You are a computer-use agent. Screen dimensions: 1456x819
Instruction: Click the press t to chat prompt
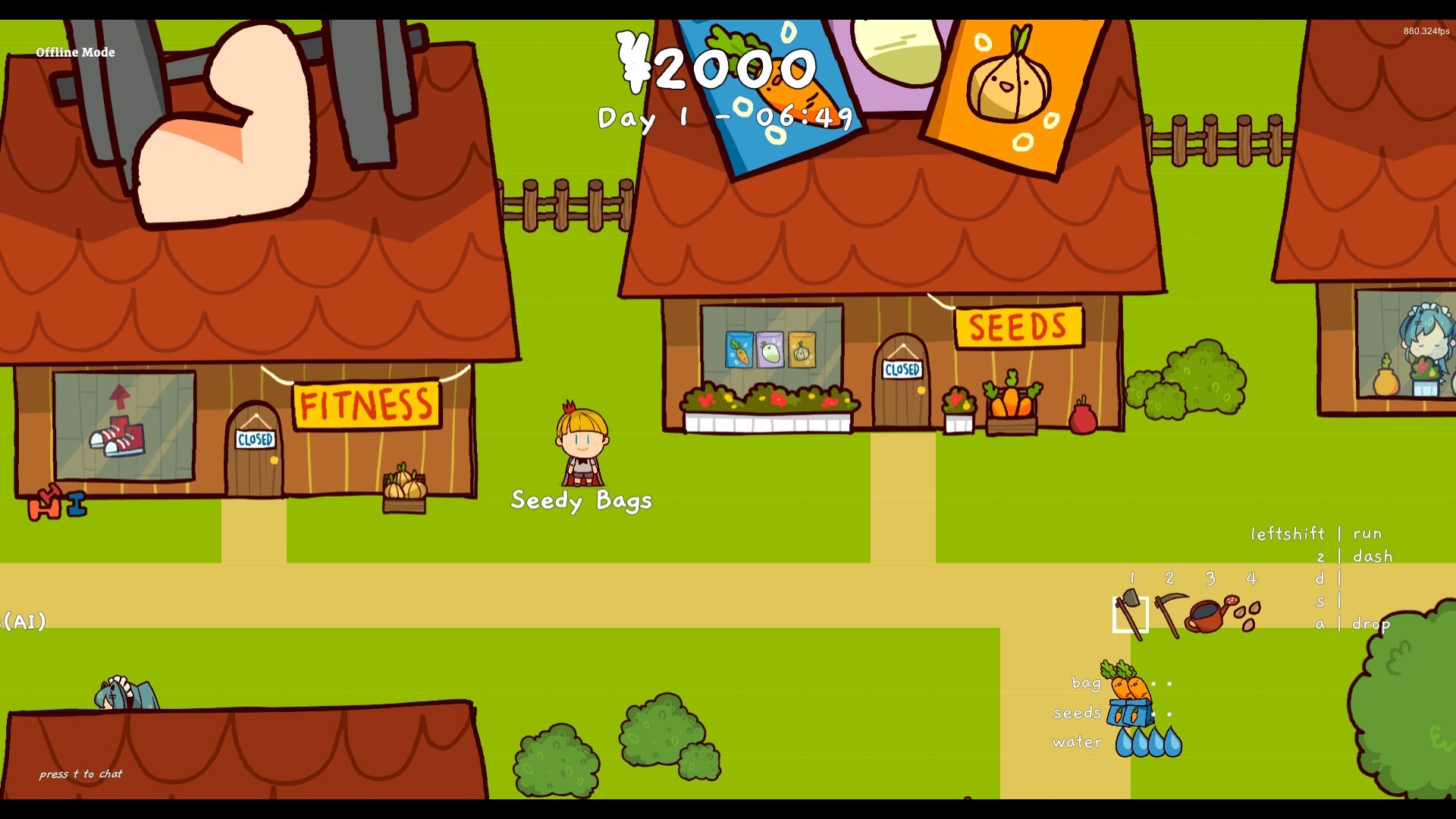(x=81, y=774)
